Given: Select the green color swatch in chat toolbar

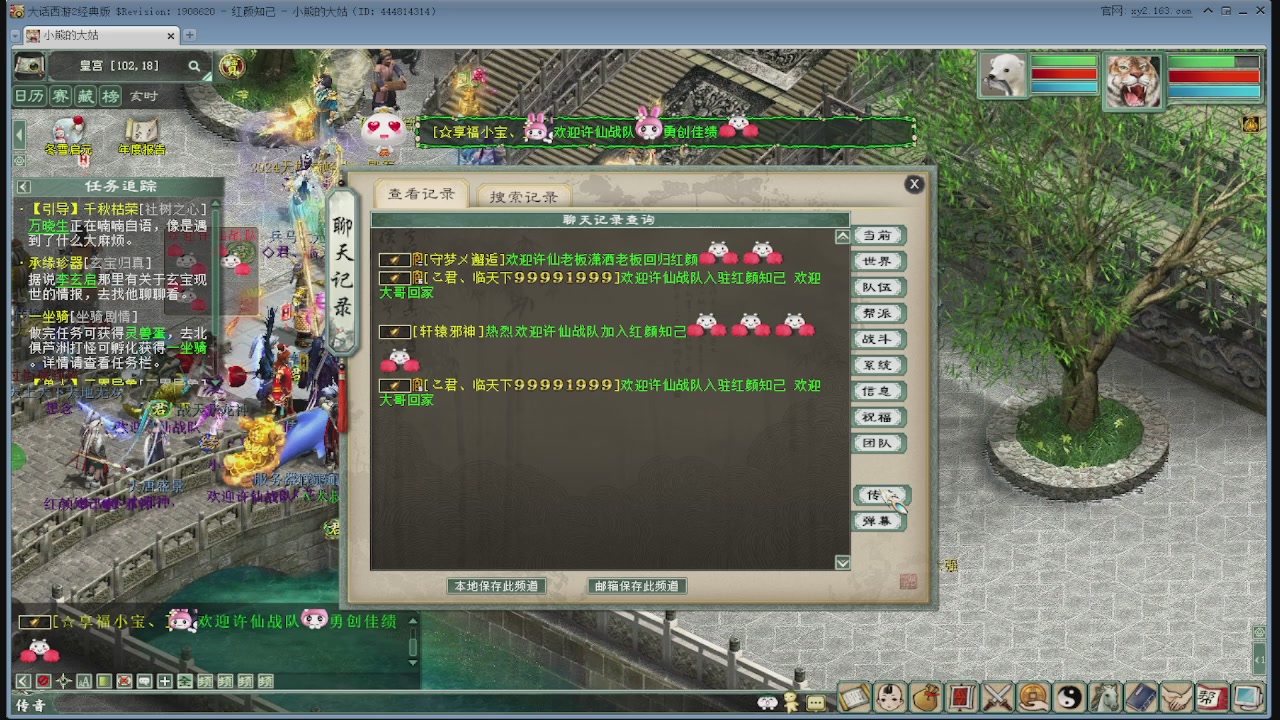Looking at the screenshot, I should 104,681.
